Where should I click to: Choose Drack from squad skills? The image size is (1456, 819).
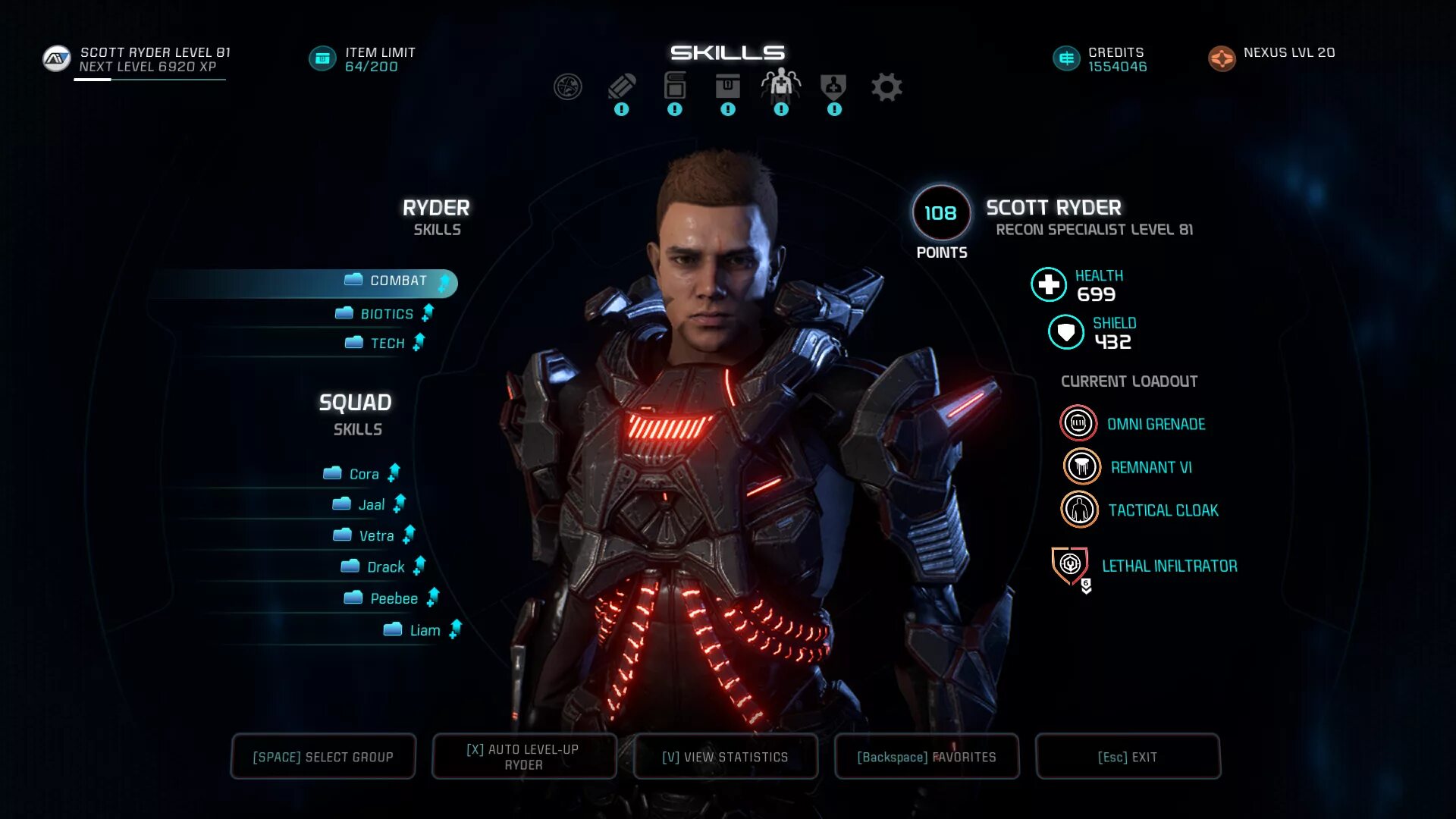[x=384, y=567]
